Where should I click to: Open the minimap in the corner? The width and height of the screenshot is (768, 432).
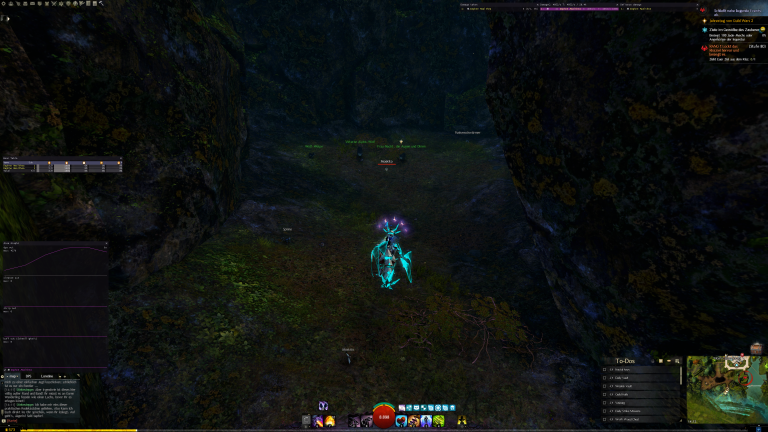(727, 389)
